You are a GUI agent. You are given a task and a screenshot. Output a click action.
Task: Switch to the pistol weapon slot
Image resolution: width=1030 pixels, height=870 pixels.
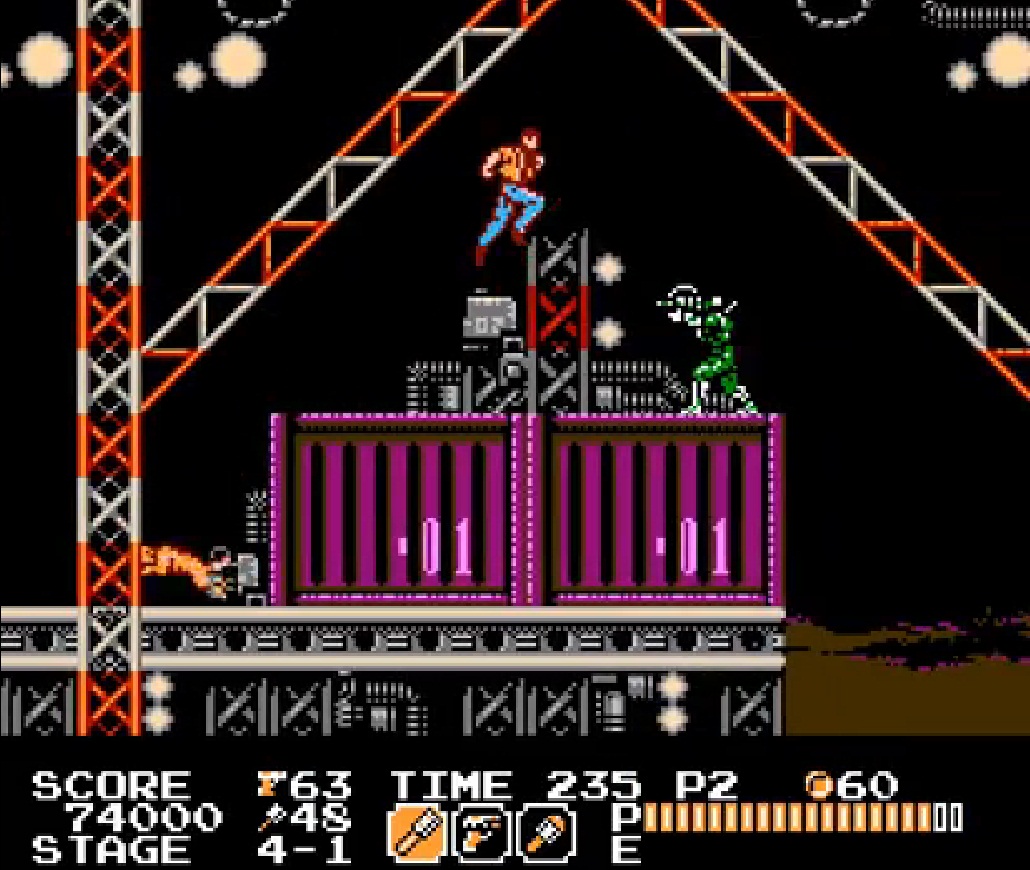click(x=483, y=833)
